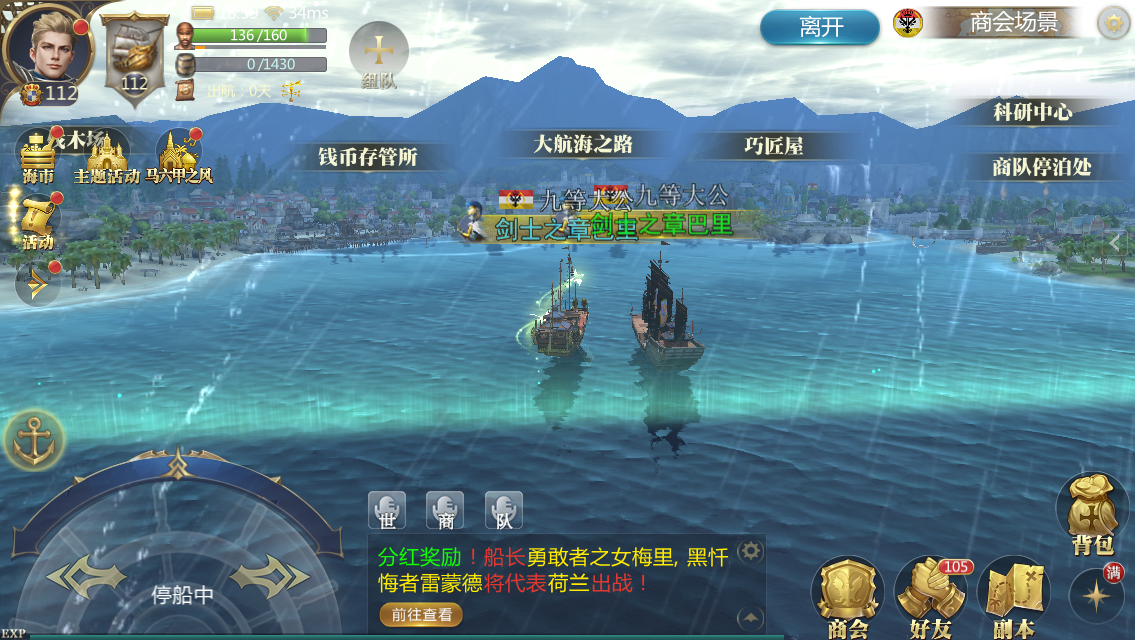The height and width of the screenshot is (640, 1135).
Task: Open the 马六甲之风 event icon
Action: coord(178,158)
